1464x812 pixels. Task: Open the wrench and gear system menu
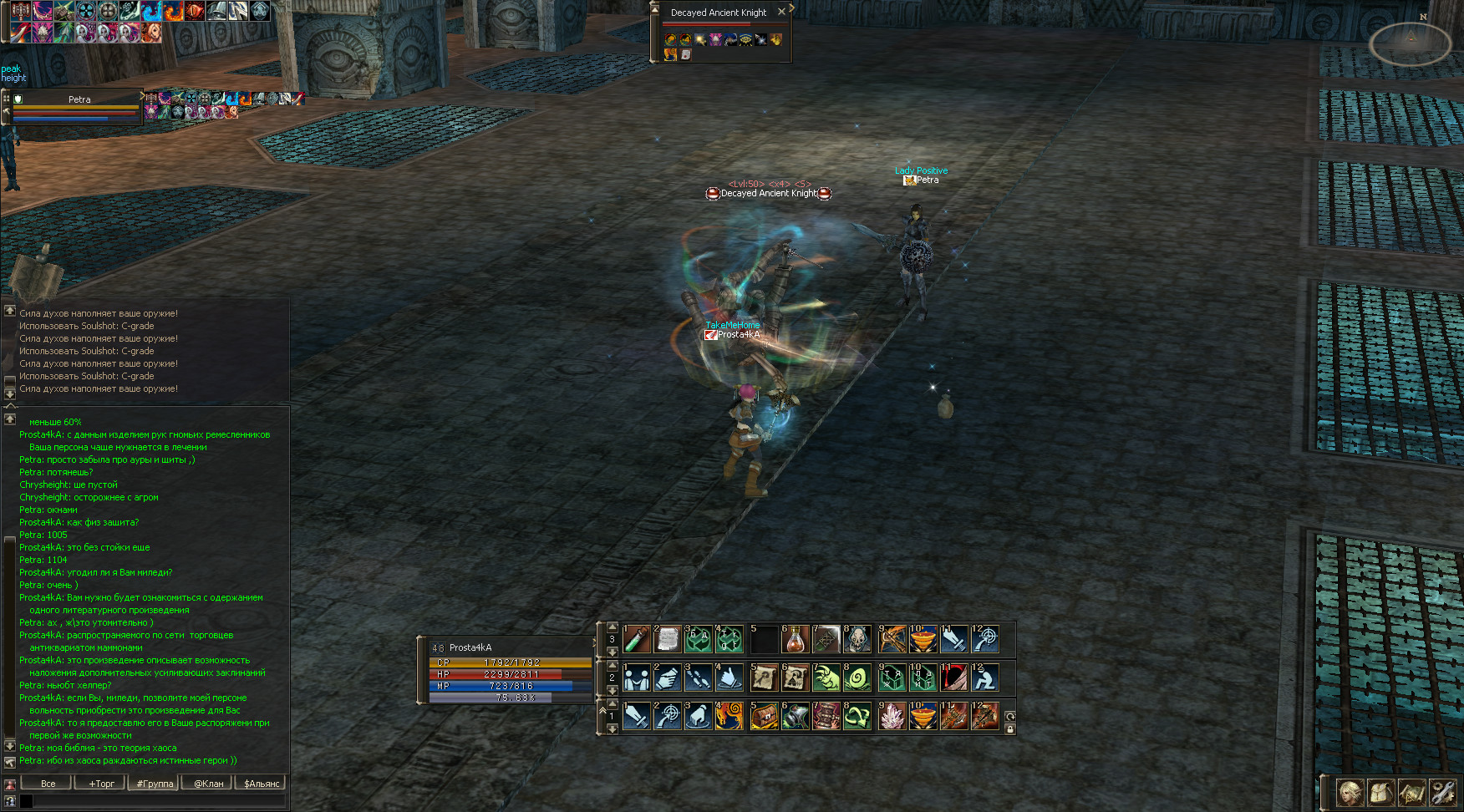coord(1442,792)
